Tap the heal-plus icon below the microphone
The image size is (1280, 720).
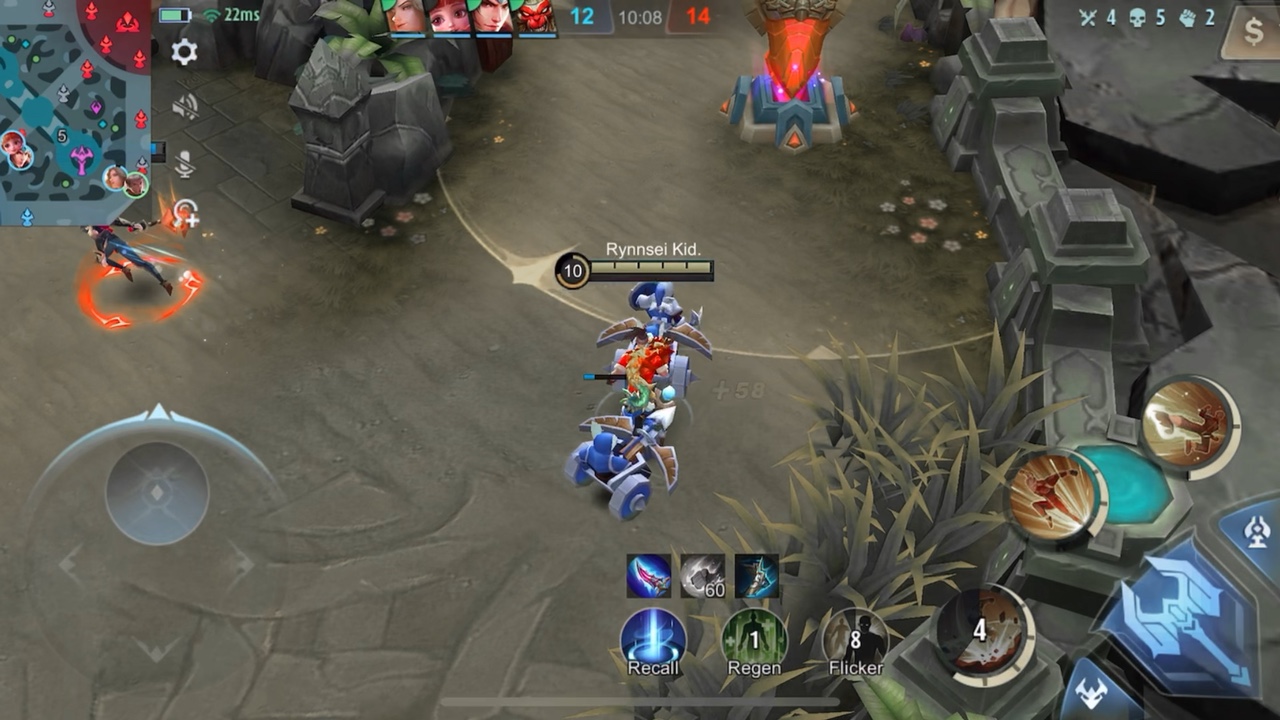click(x=185, y=215)
